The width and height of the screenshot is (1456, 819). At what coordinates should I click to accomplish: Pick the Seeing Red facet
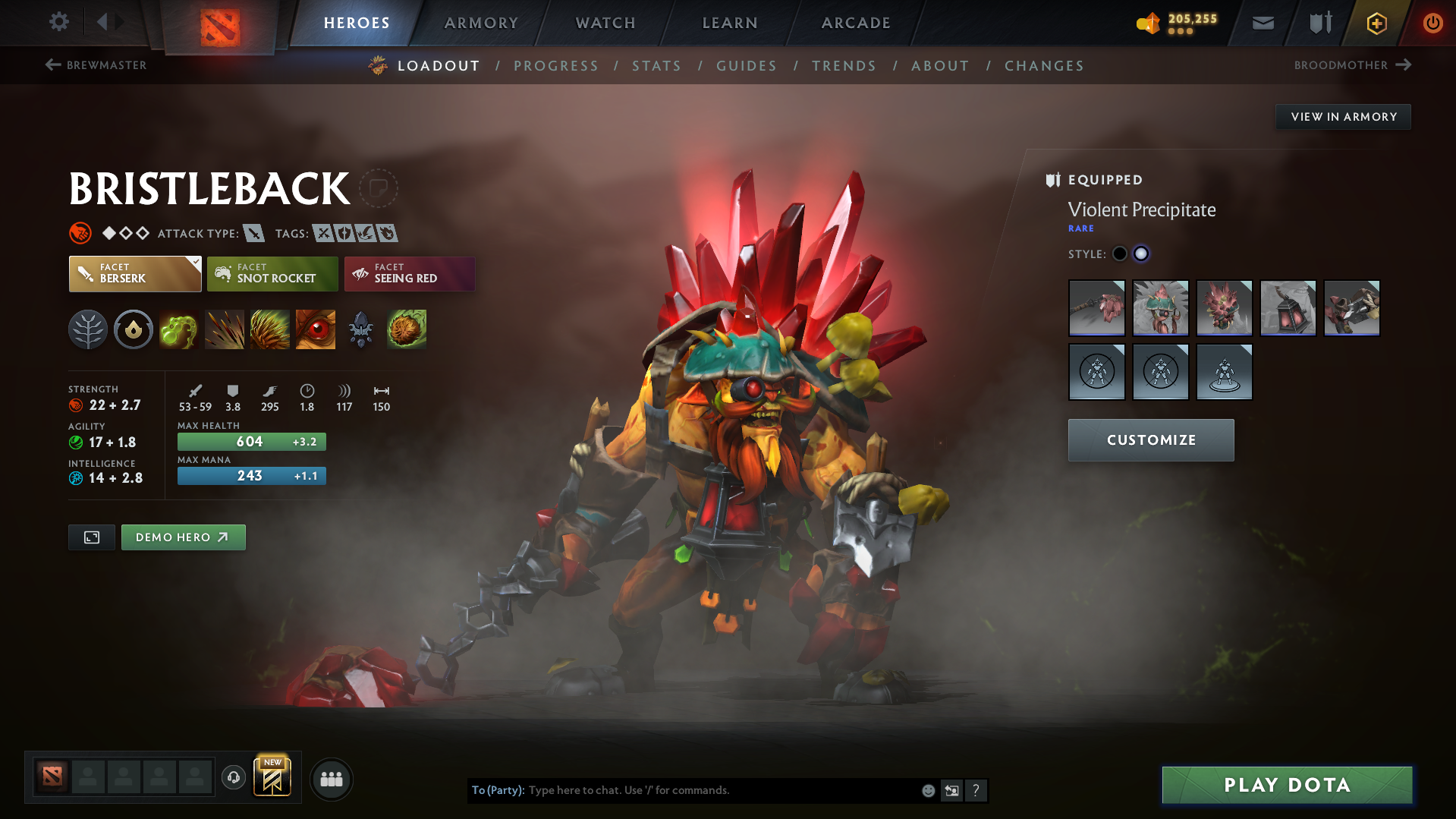coord(410,273)
